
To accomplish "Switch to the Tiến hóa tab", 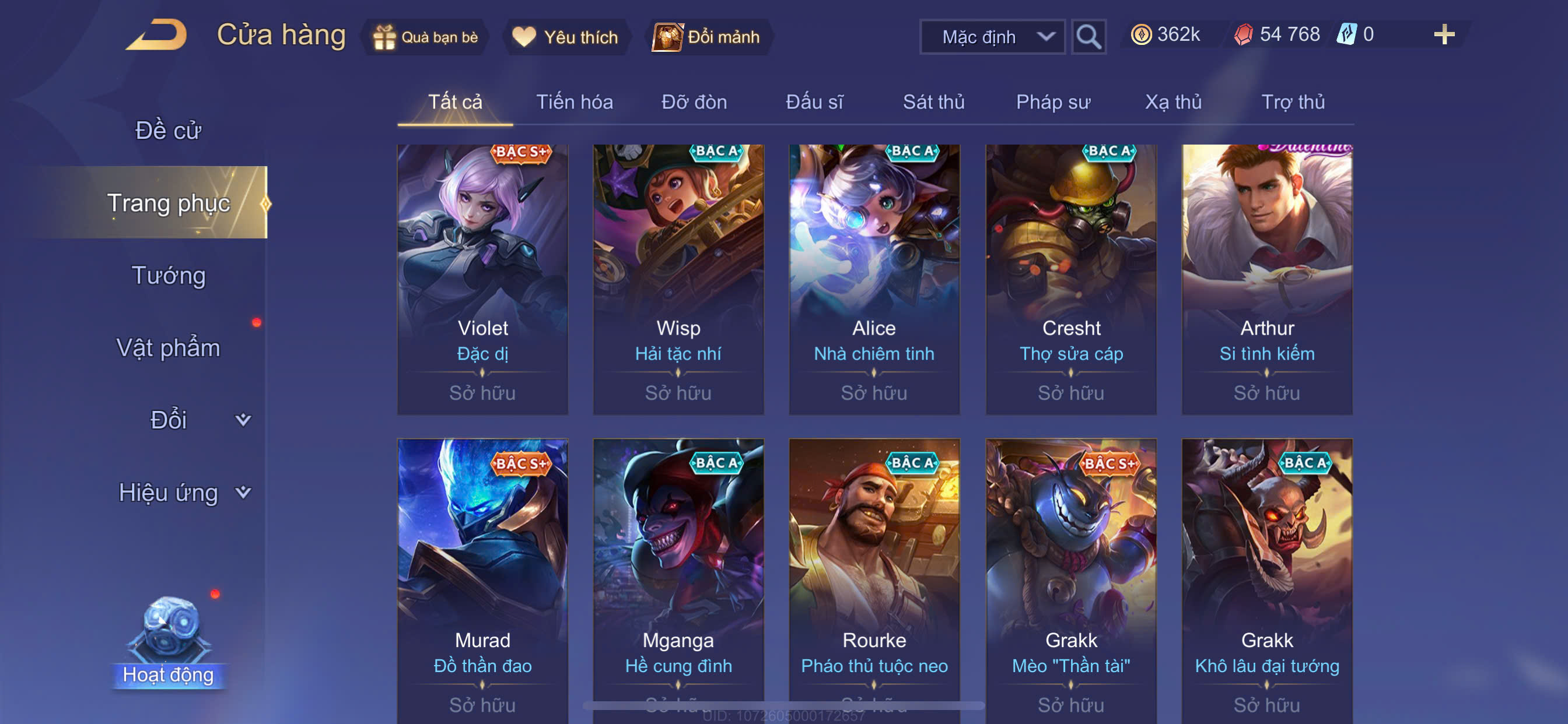I will (x=574, y=101).
